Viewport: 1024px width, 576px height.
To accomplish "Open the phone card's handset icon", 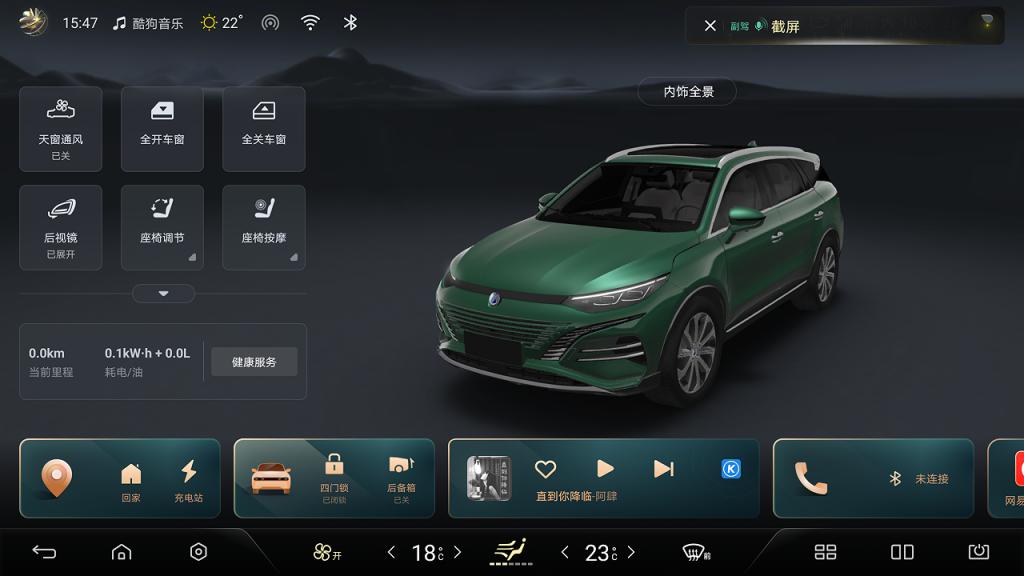I will (x=811, y=478).
